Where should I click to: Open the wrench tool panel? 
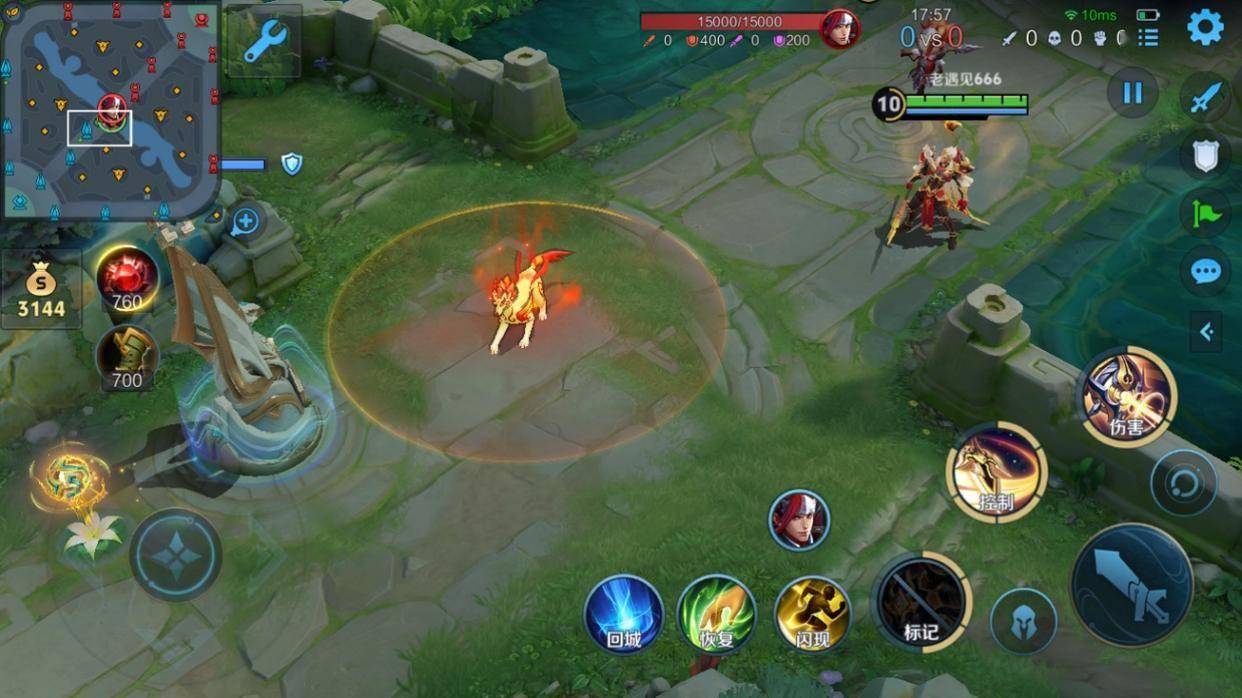coord(264,41)
